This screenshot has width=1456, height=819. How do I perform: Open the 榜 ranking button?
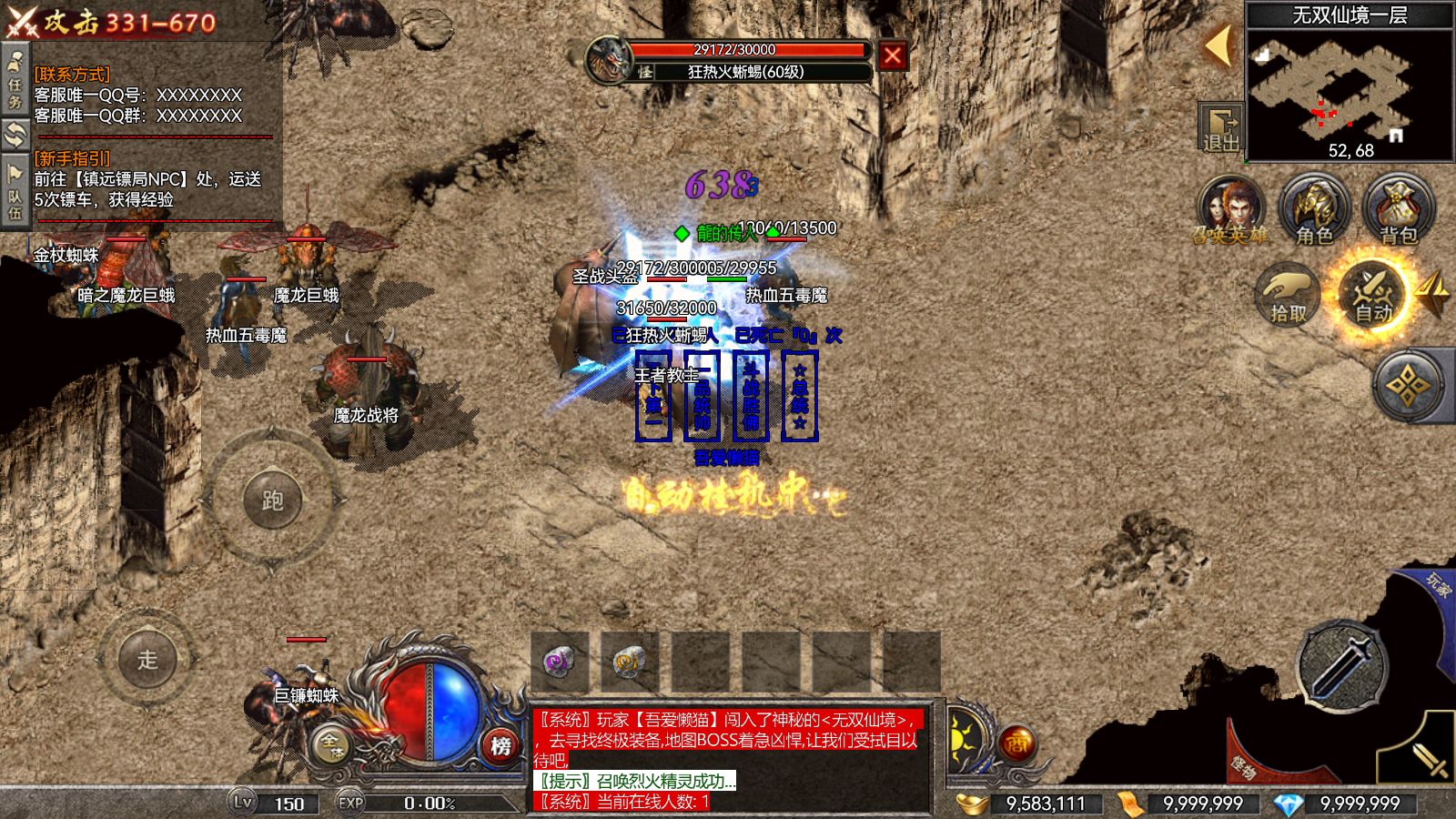point(500,745)
